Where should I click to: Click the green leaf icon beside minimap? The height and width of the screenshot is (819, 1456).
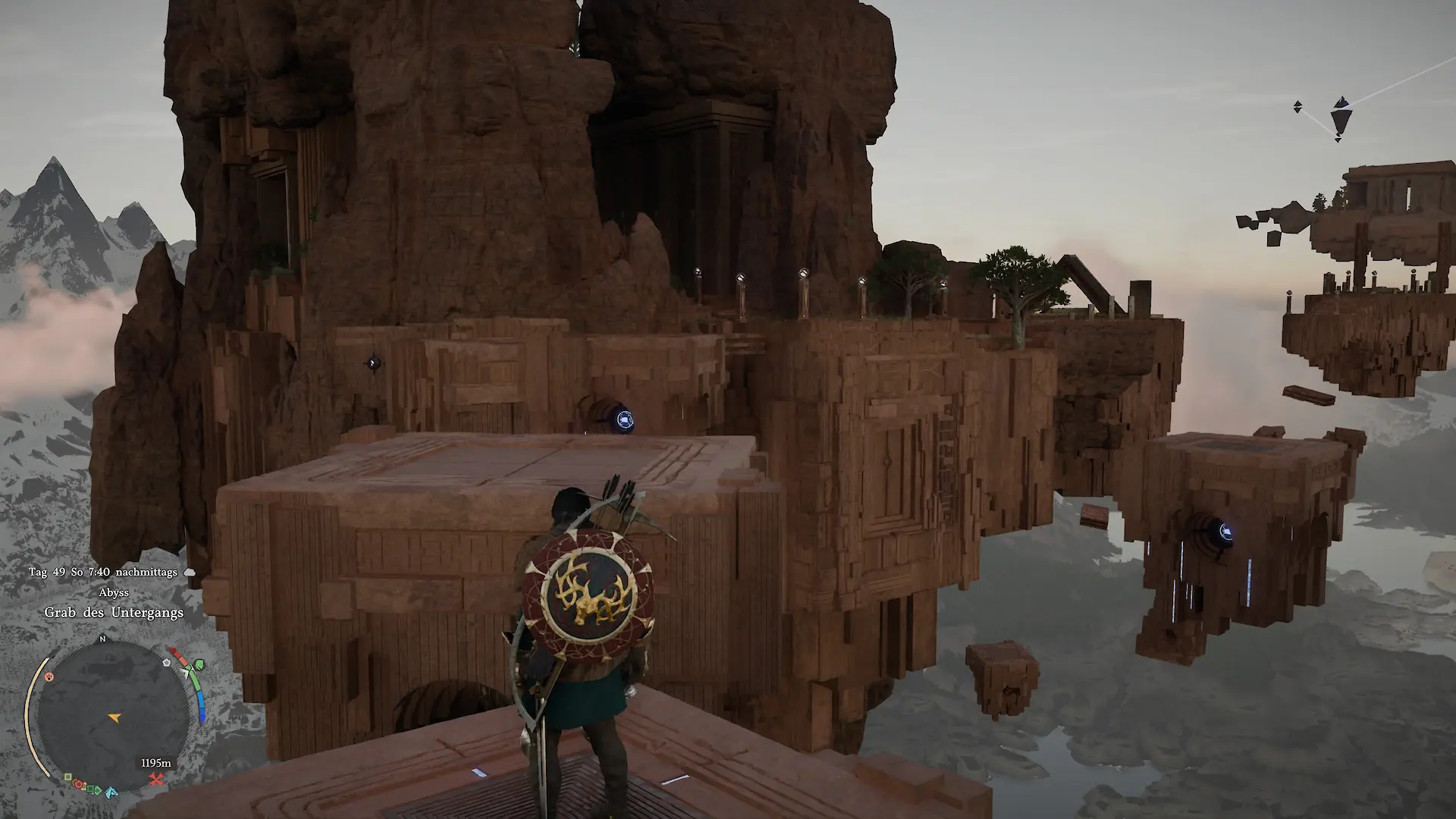point(199,665)
